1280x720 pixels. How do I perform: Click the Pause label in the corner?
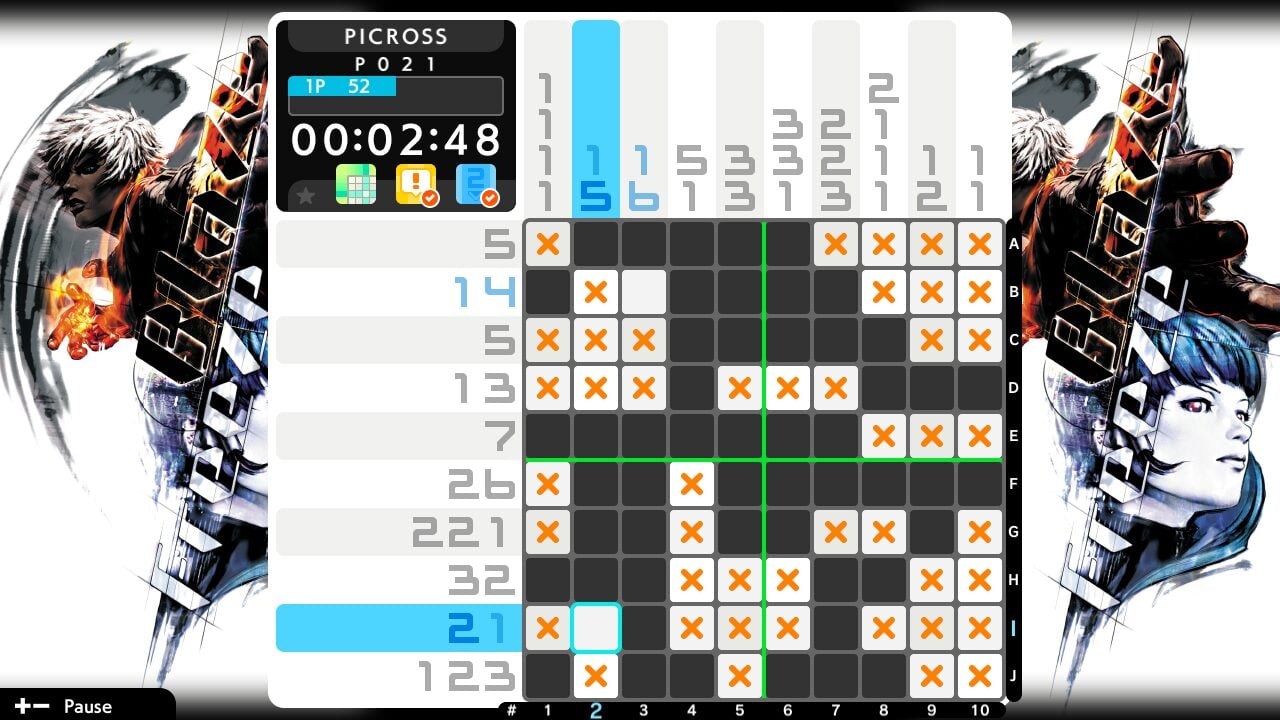(x=86, y=706)
